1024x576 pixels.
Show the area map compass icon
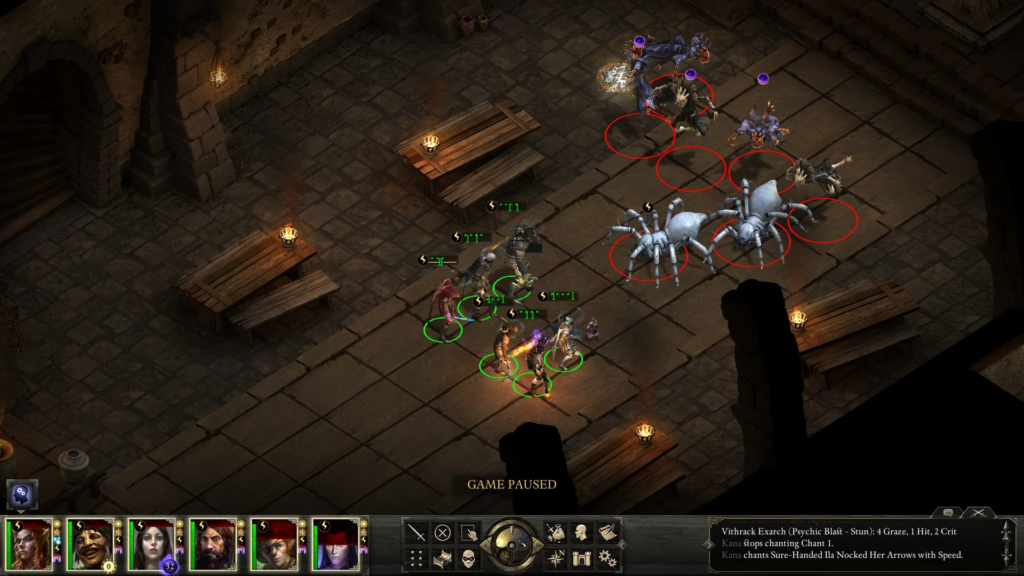point(555,558)
